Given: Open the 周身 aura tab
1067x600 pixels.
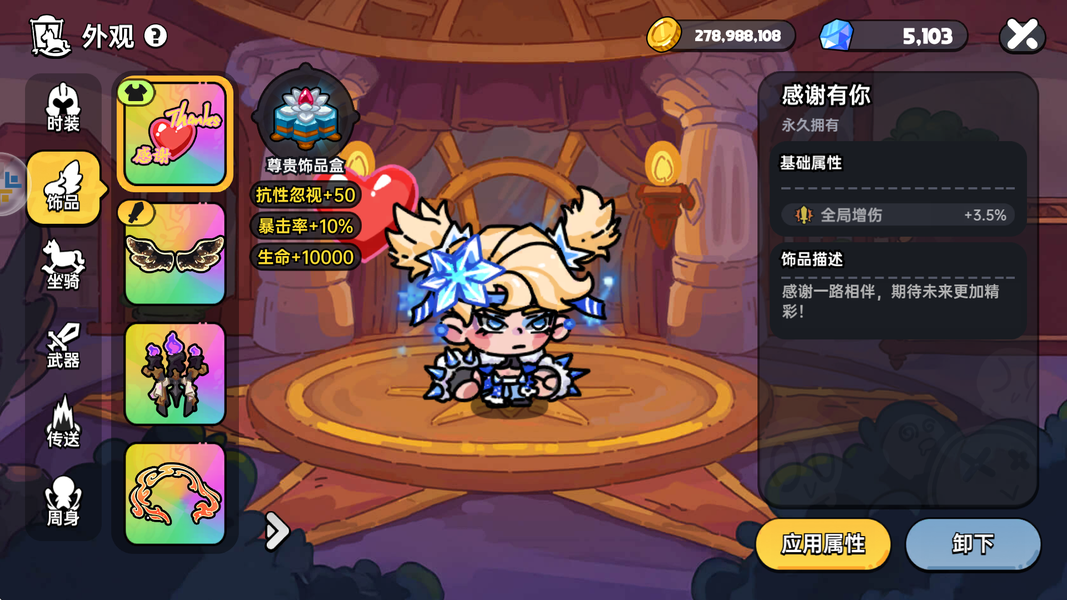Looking at the screenshot, I should coord(63,501).
